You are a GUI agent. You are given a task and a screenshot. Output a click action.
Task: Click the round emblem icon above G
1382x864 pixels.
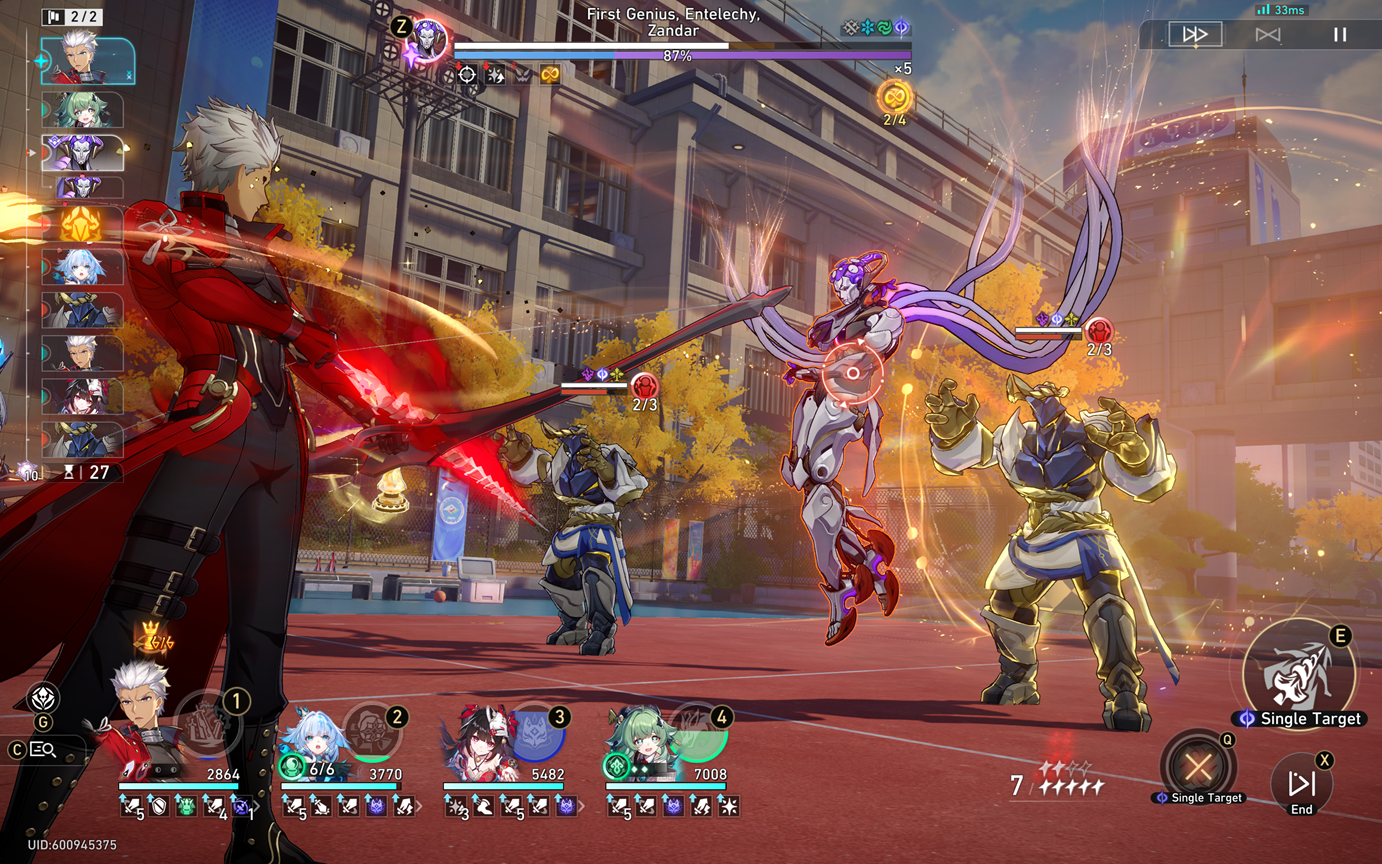pyautogui.click(x=43, y=698)
